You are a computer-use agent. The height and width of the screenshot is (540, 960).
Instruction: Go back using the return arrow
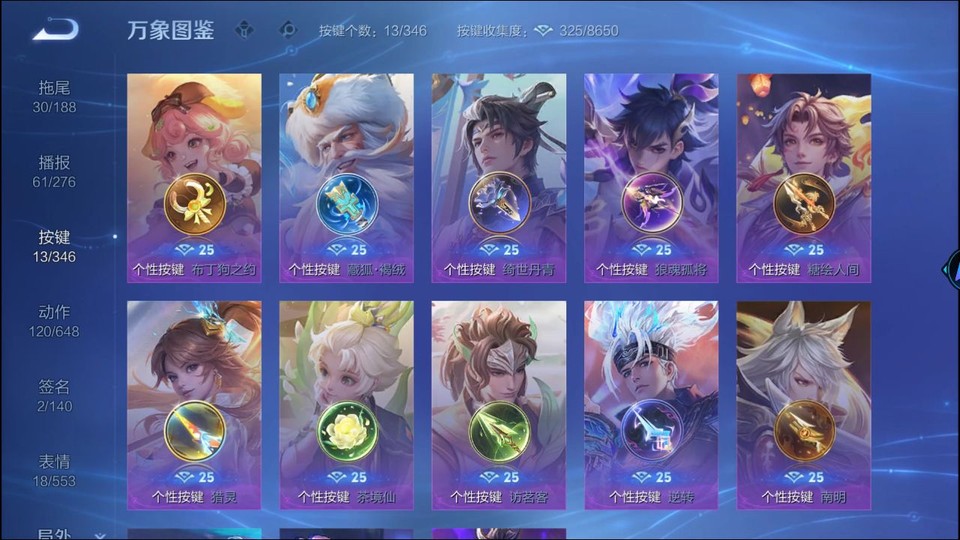pos(54,30)
